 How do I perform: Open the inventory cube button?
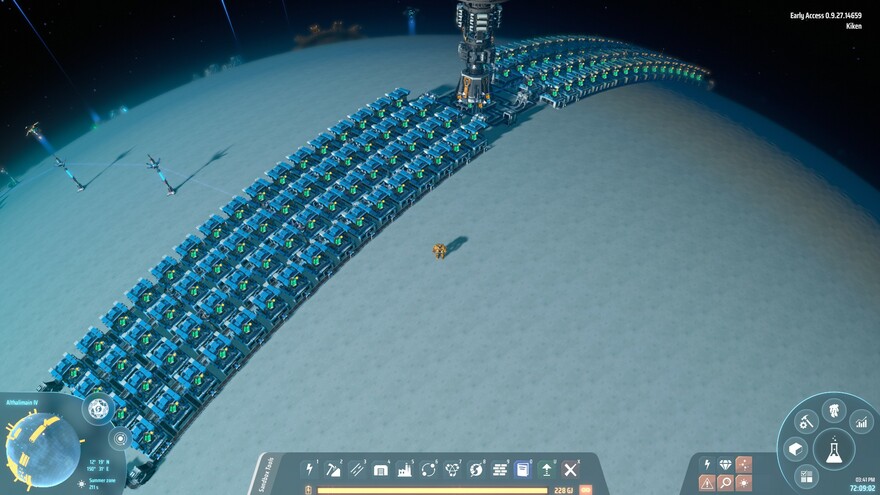coord(796,449)
